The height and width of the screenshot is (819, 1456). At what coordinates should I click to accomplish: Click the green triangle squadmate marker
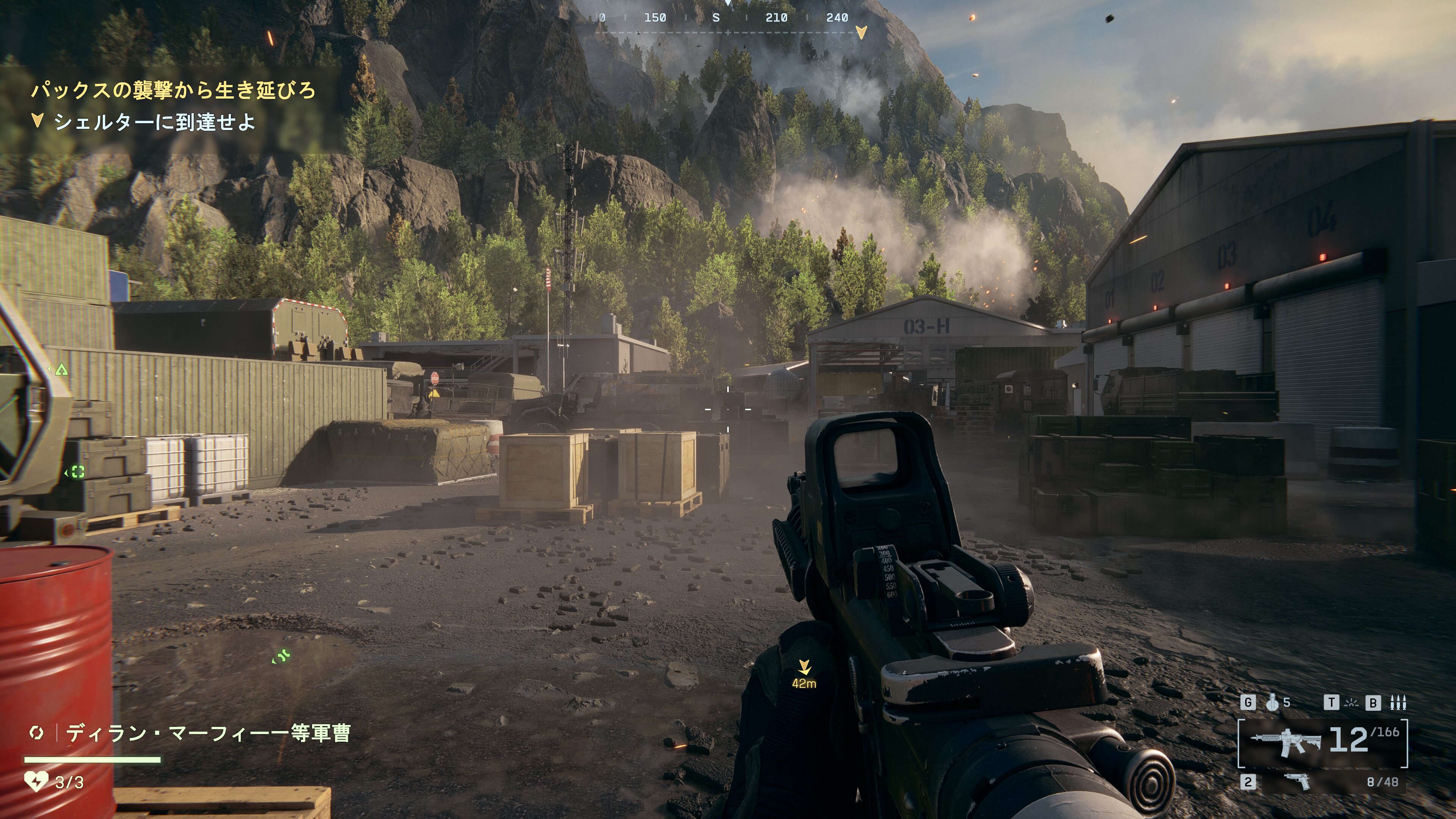pyautogui.click(x=61, y=370)
